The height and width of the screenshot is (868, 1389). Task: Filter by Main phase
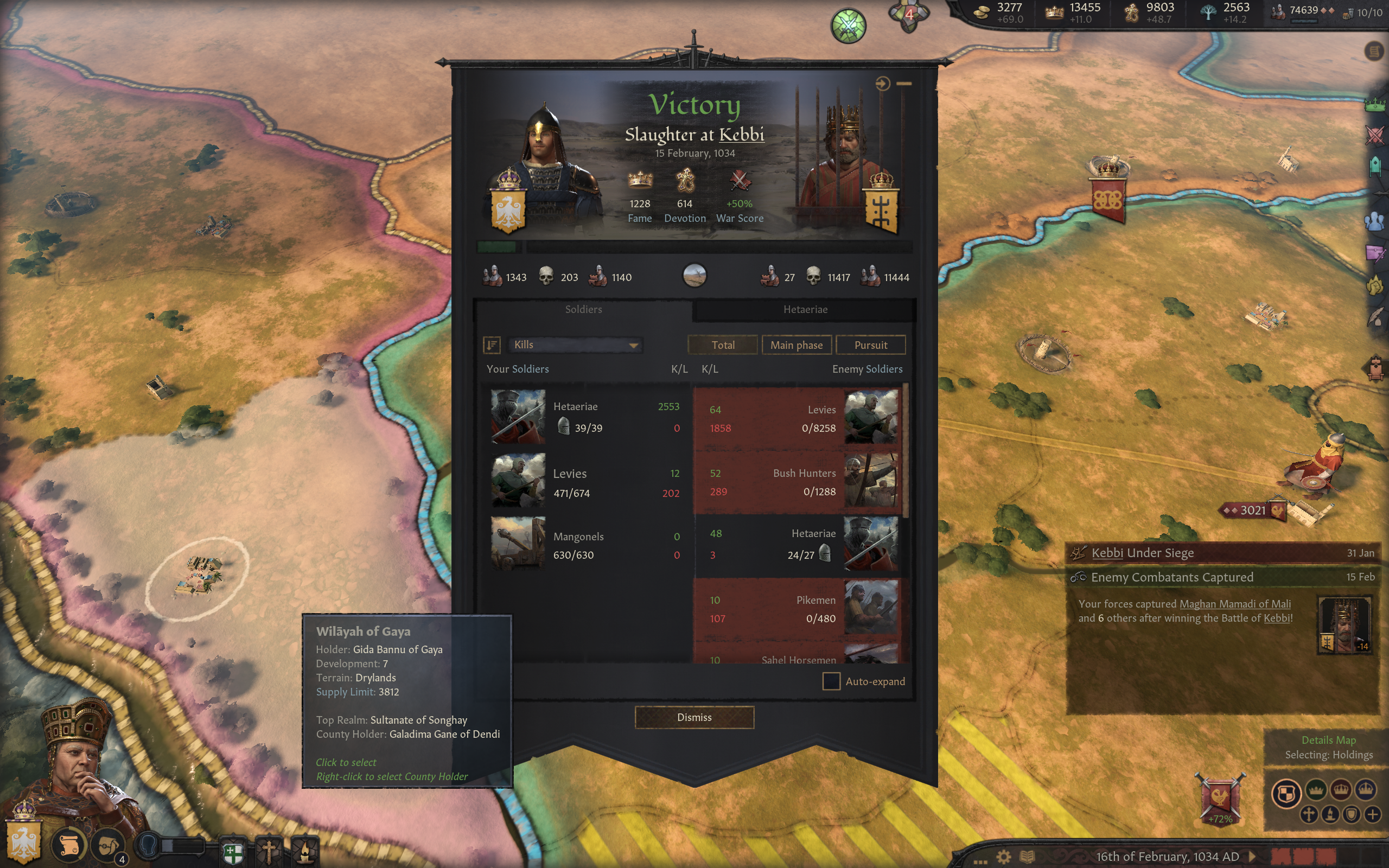coord(796,345)
